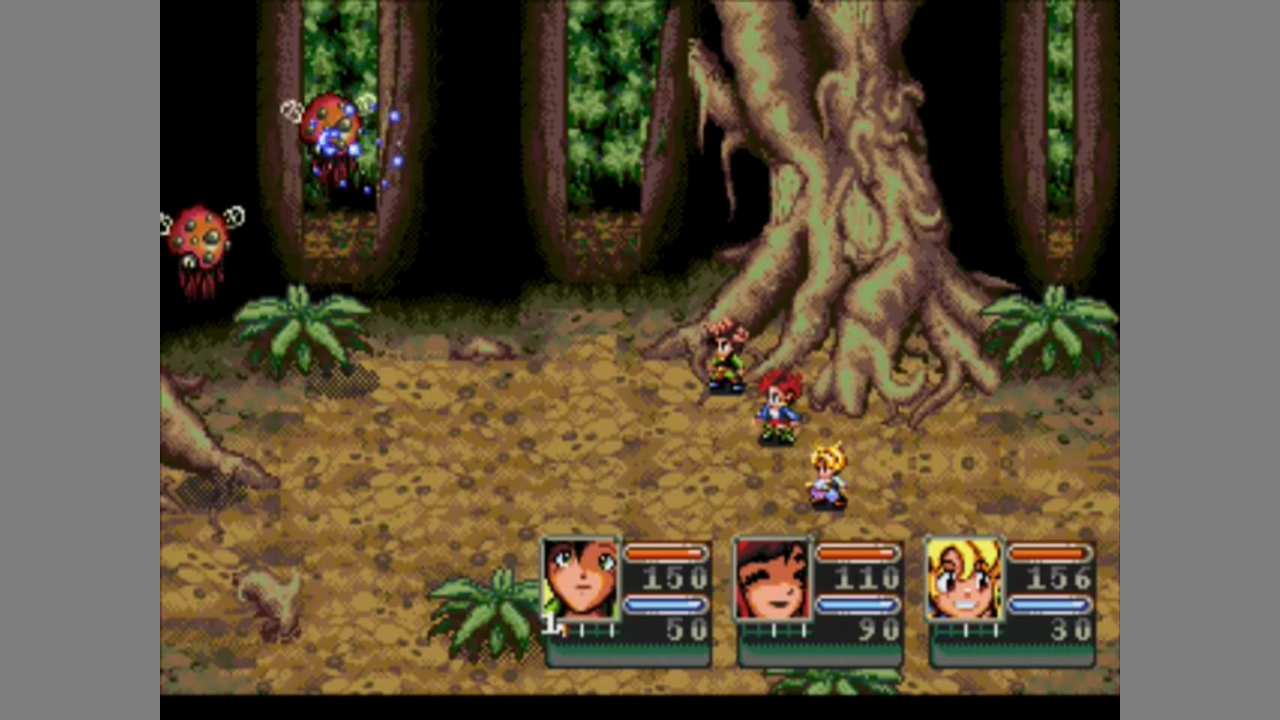Viewport: 1280px width, 720px height.
Task: Pick the blonde character portrait
Action: [x=964, y=580]
